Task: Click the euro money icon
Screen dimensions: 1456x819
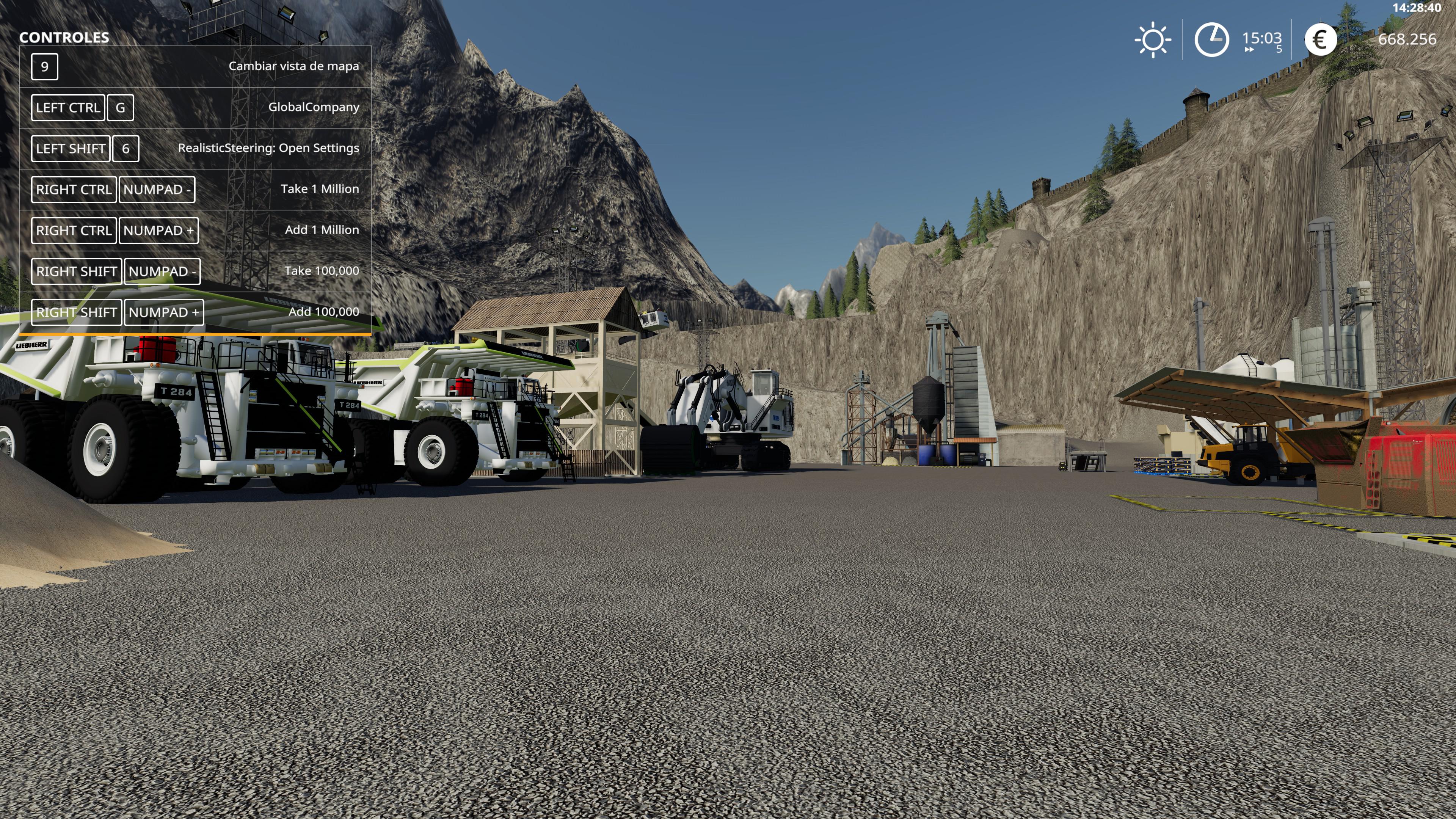Action: pos(1320,39)
